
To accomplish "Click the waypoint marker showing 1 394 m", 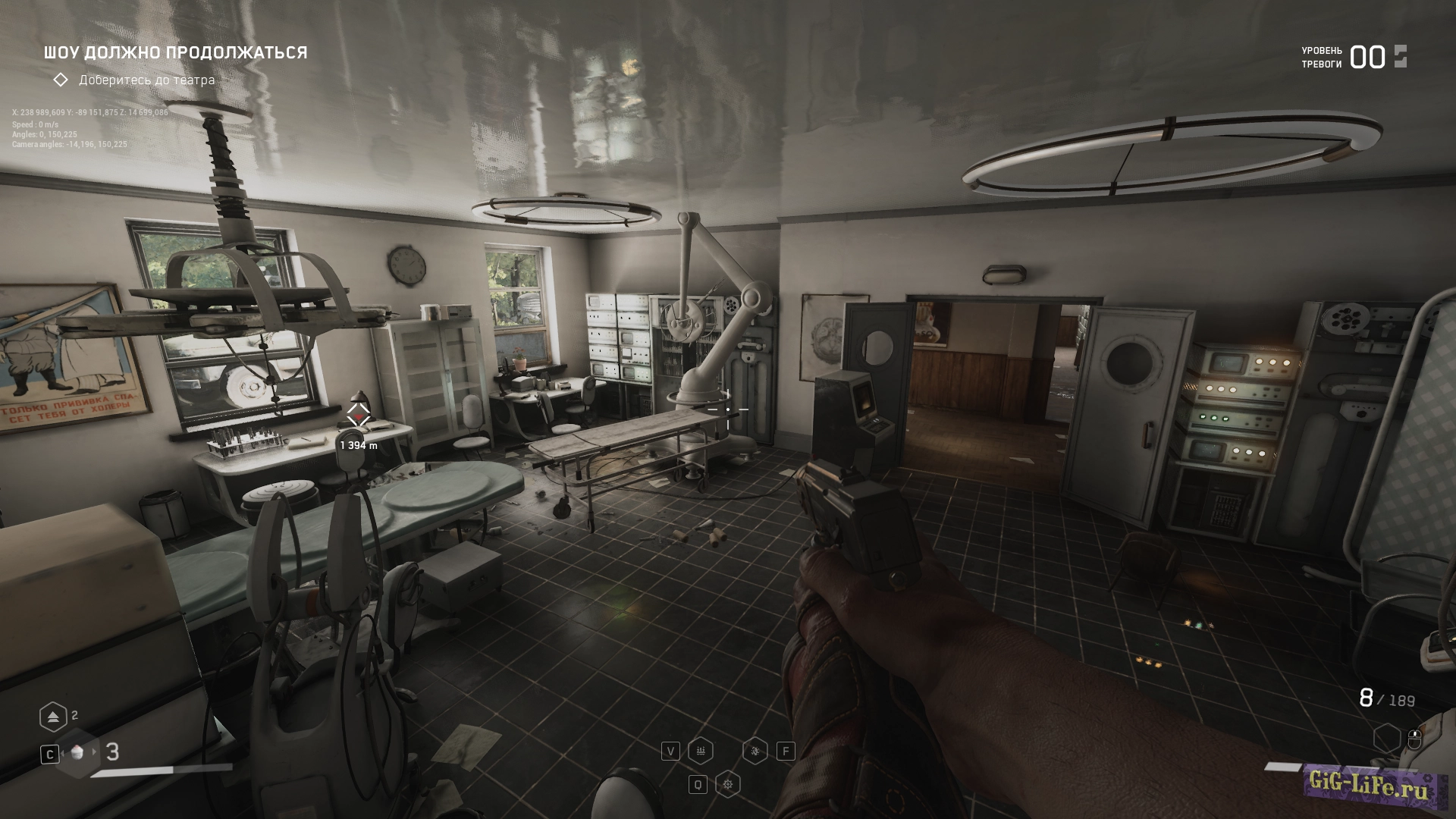I will [x=358, y=416].
